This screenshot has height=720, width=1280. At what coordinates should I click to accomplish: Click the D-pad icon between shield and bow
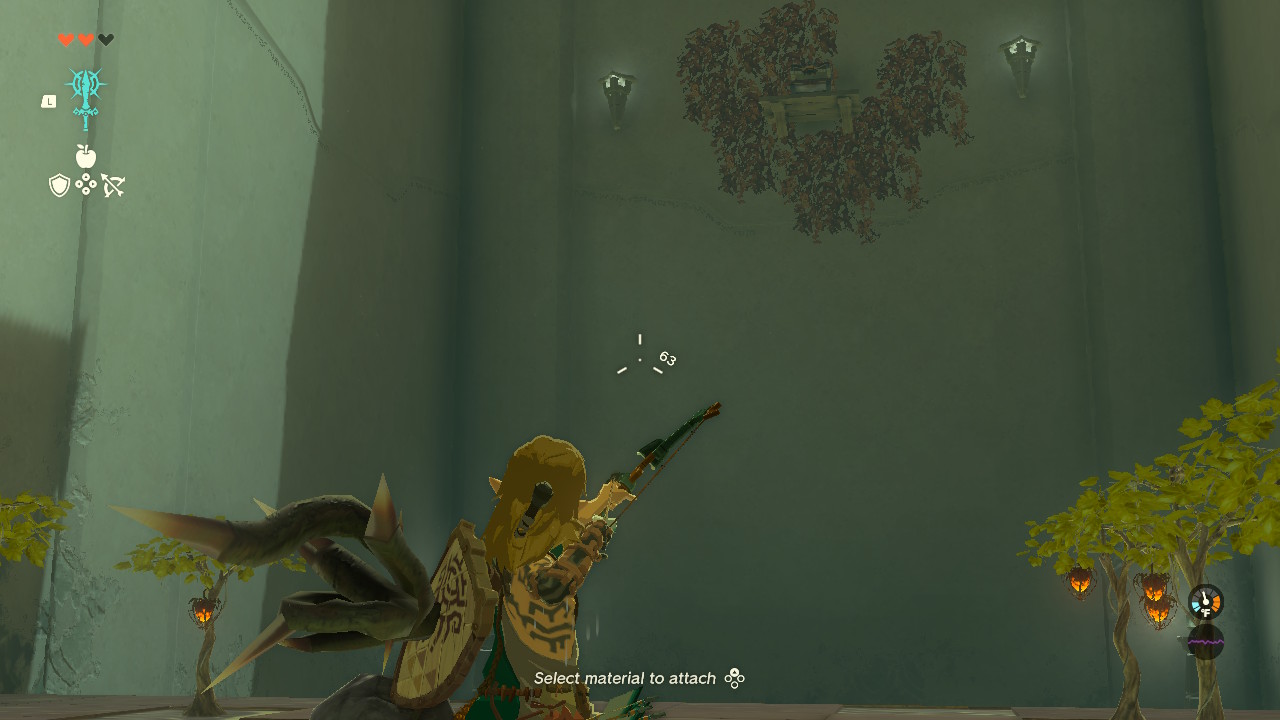[87, 186]
